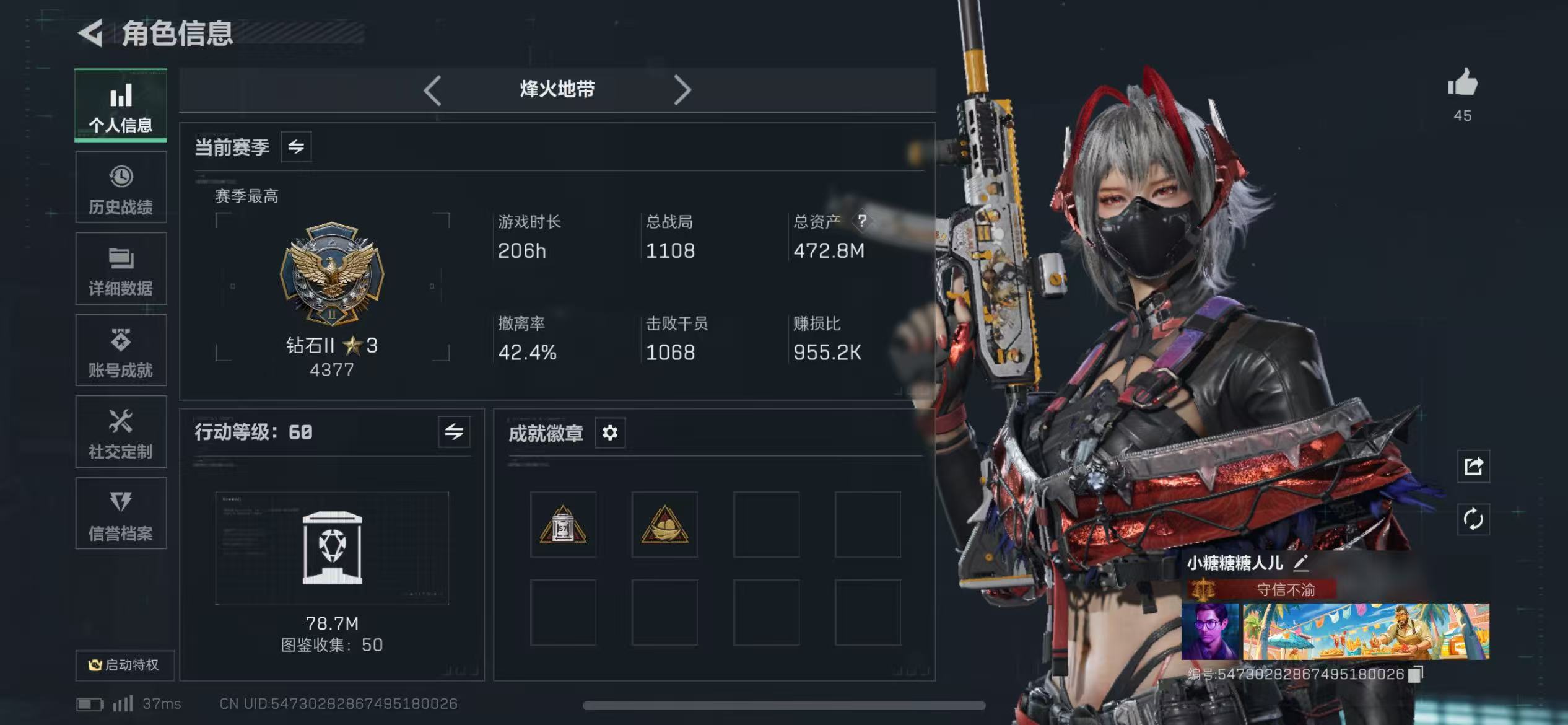1568x725 pixels.
Task: View the 信誉档案 reputation archive
Action: (x=121, y=514)
